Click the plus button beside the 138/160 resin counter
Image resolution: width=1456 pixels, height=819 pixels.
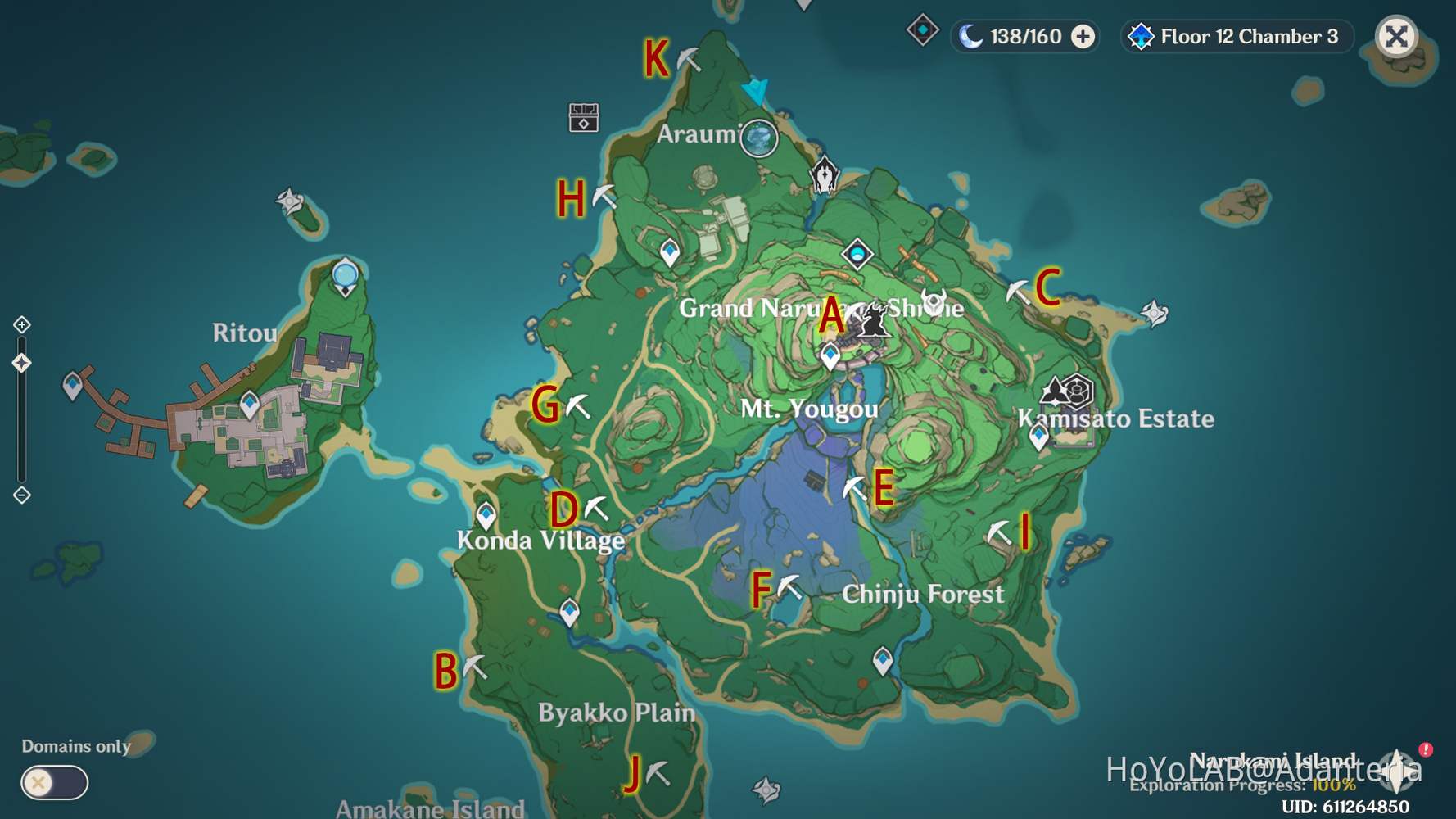[1082, 37]
